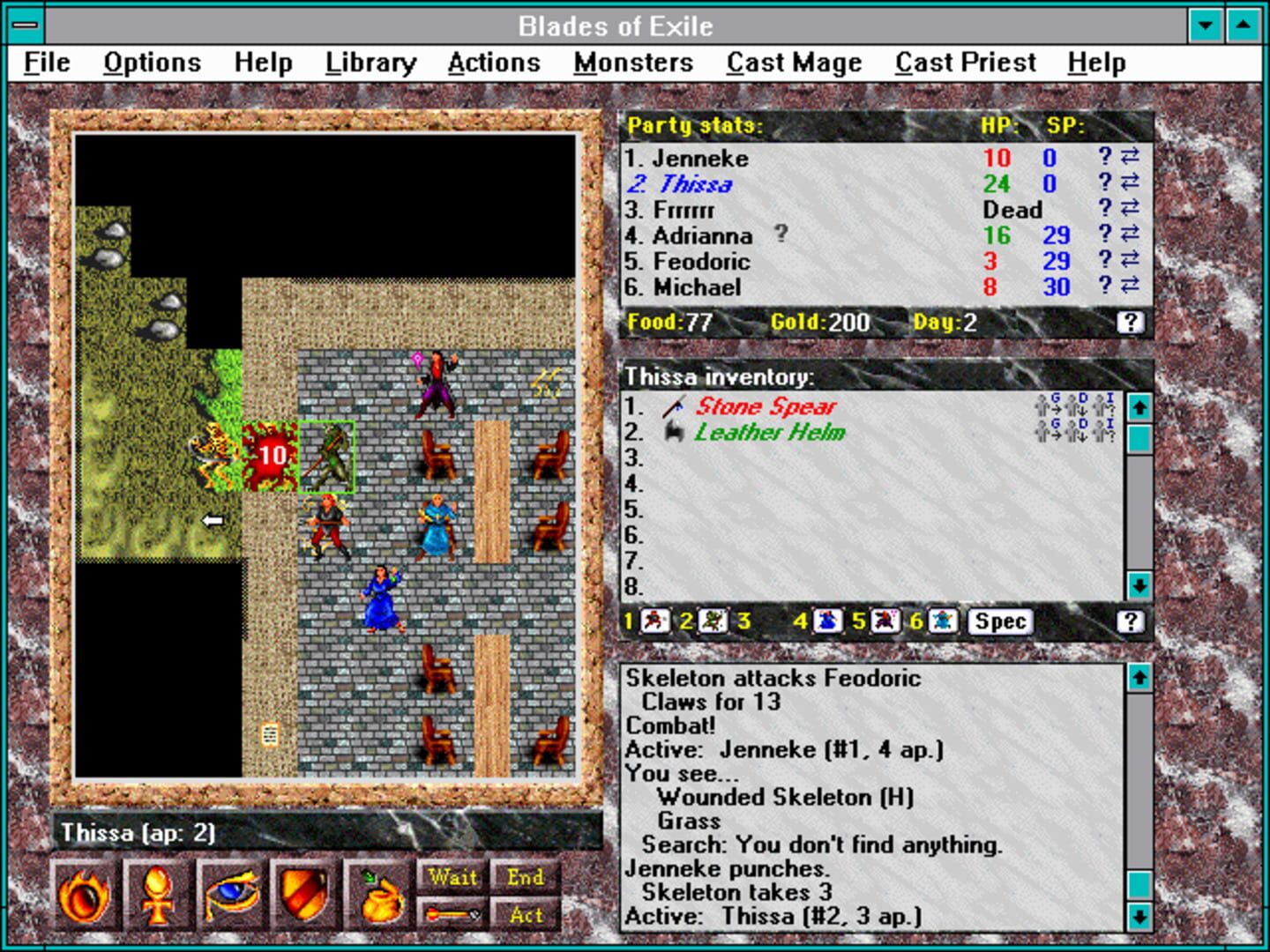Switch inventory to character 6 portrait

coord(942,621)
